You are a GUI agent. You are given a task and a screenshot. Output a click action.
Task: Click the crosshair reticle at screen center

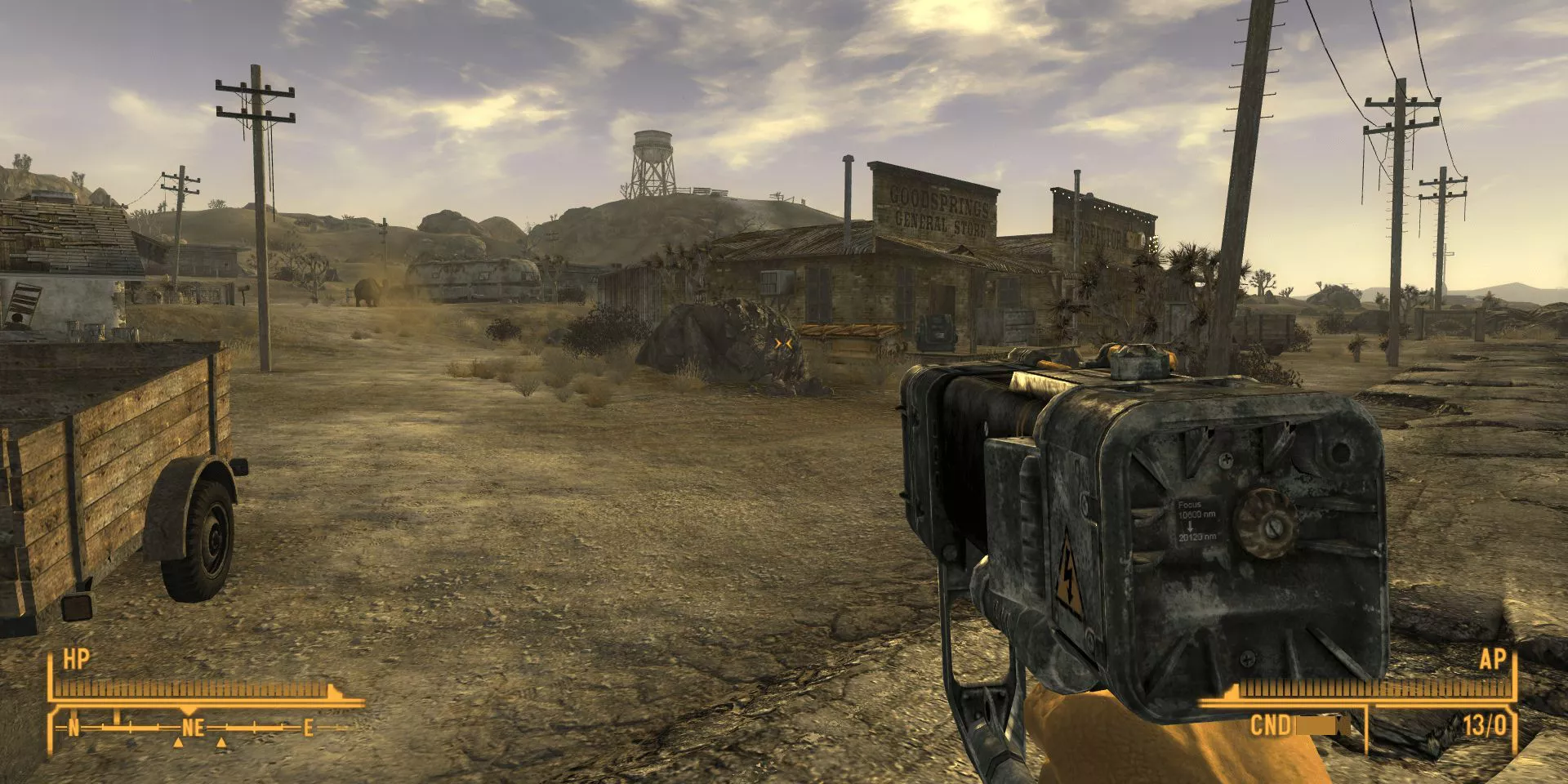pos(782,345)
